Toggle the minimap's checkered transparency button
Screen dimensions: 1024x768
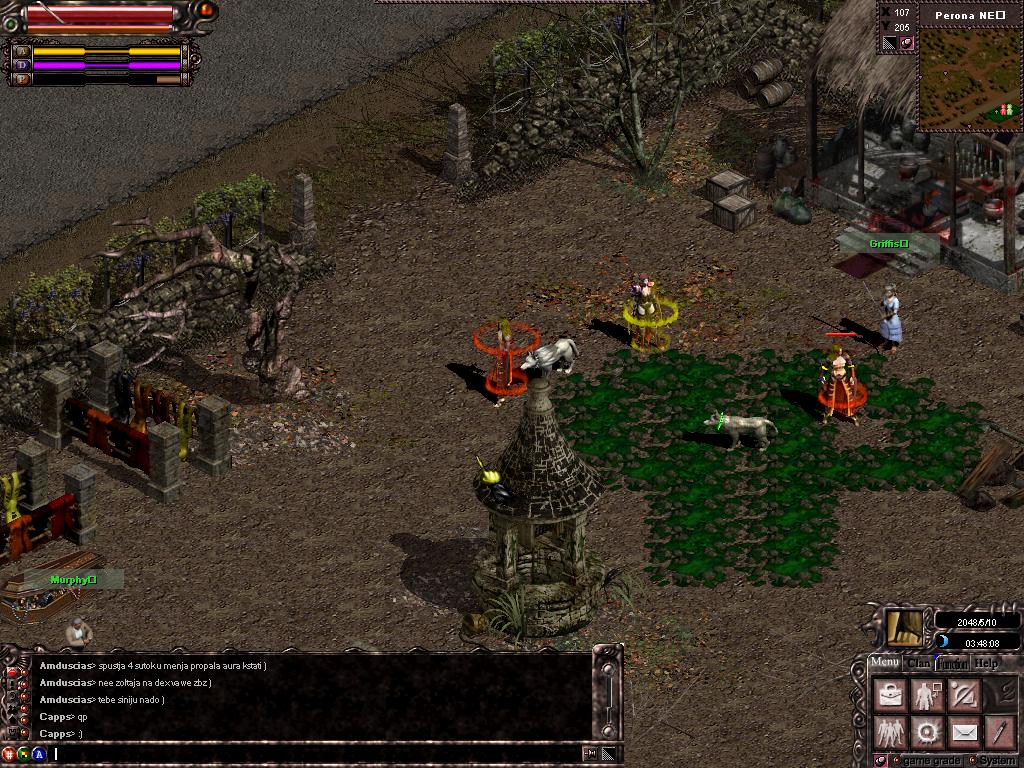pos(889,43)
